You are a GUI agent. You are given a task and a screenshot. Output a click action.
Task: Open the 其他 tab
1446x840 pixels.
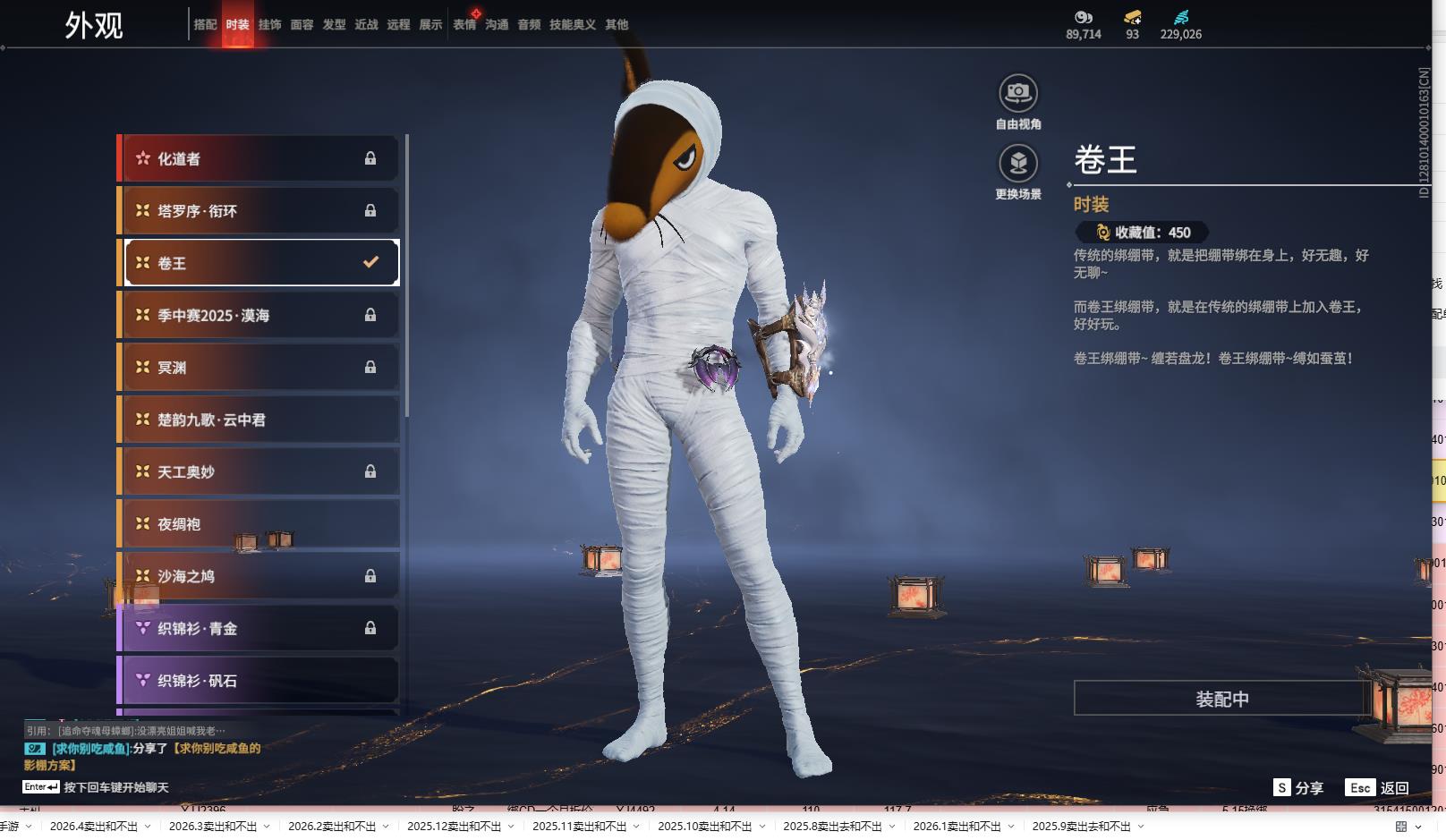[617, 25]
